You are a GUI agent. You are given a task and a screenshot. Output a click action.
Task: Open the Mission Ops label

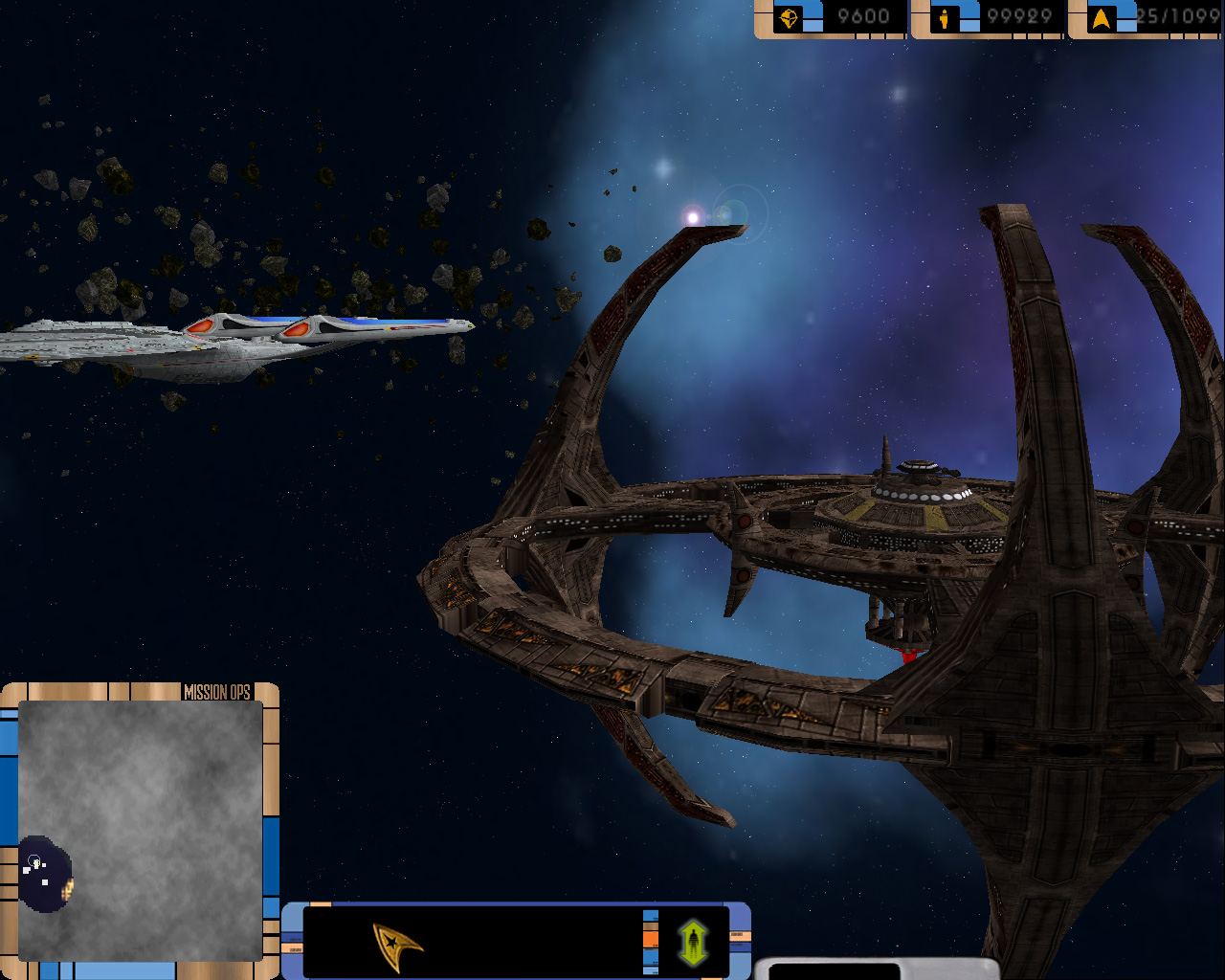pyautogui.click(x=216, y=692)
